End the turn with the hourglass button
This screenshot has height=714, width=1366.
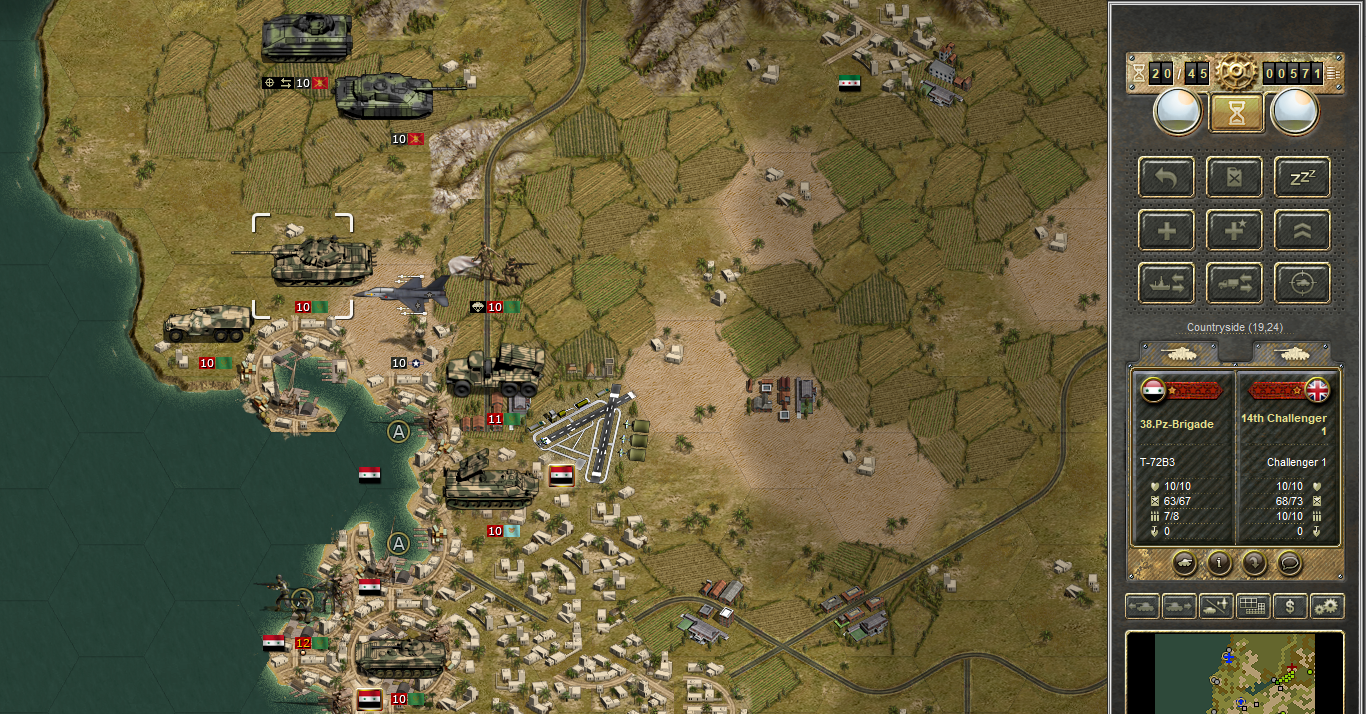(x=1237, y=113)
